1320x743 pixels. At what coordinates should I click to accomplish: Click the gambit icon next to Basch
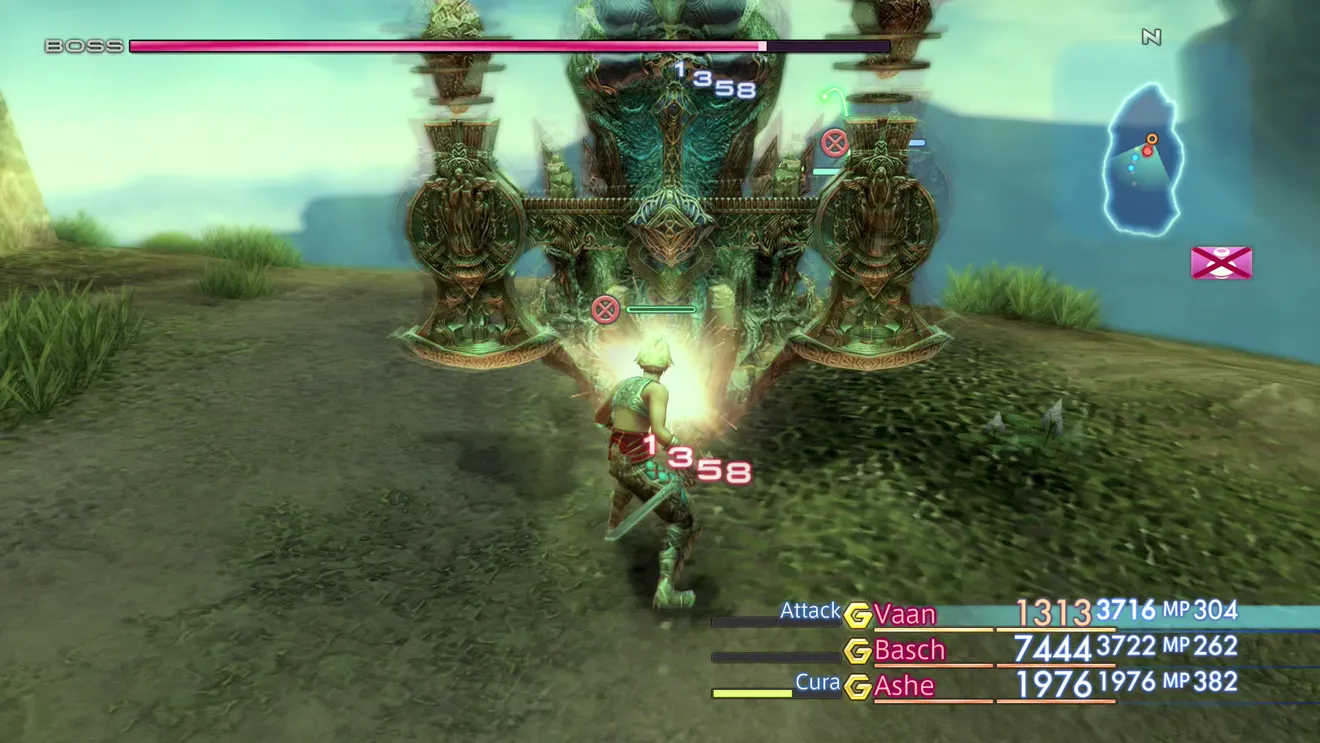[x=857, y=651]
